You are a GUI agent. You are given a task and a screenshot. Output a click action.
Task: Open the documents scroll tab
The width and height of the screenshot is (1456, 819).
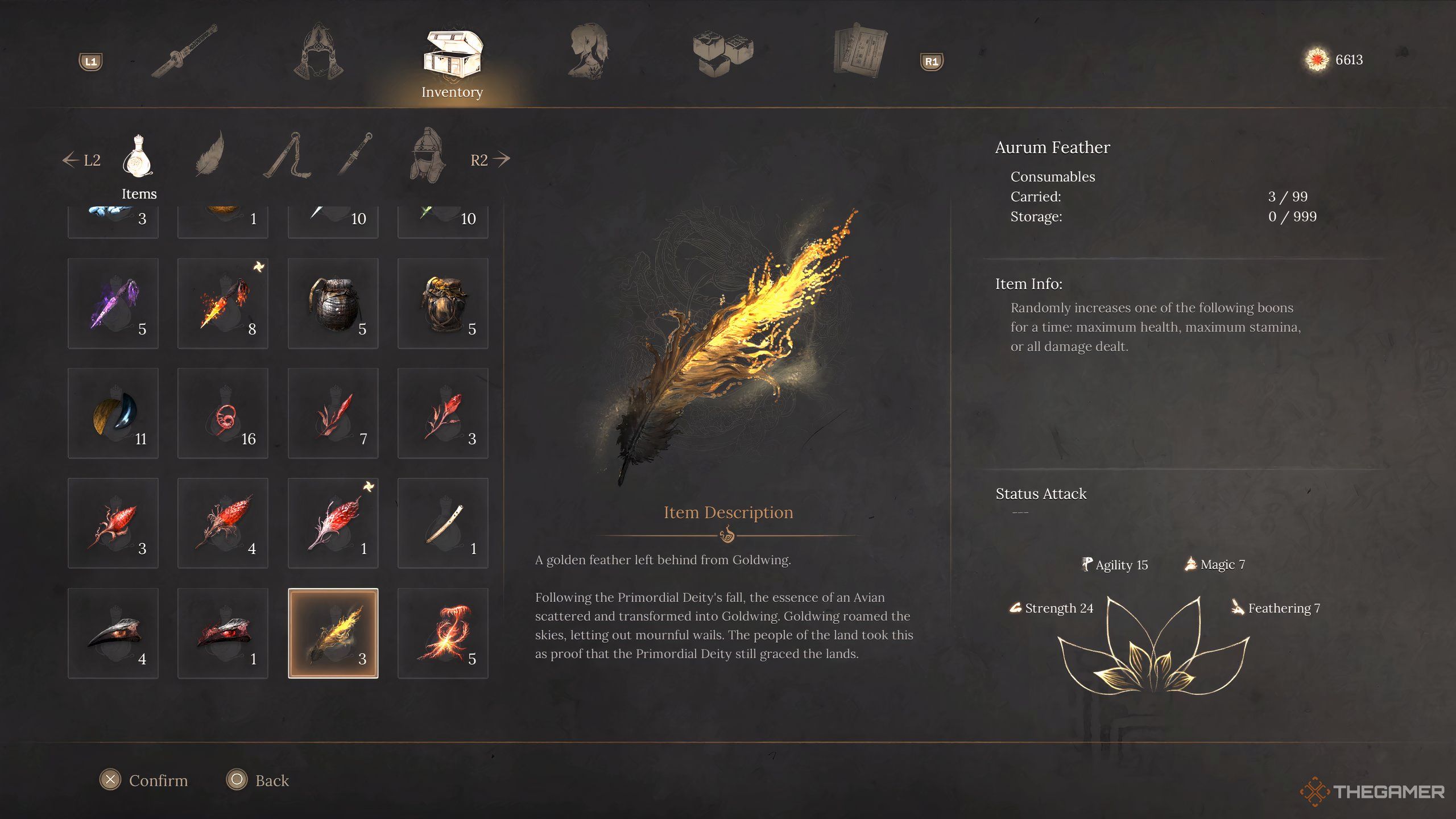860,51
